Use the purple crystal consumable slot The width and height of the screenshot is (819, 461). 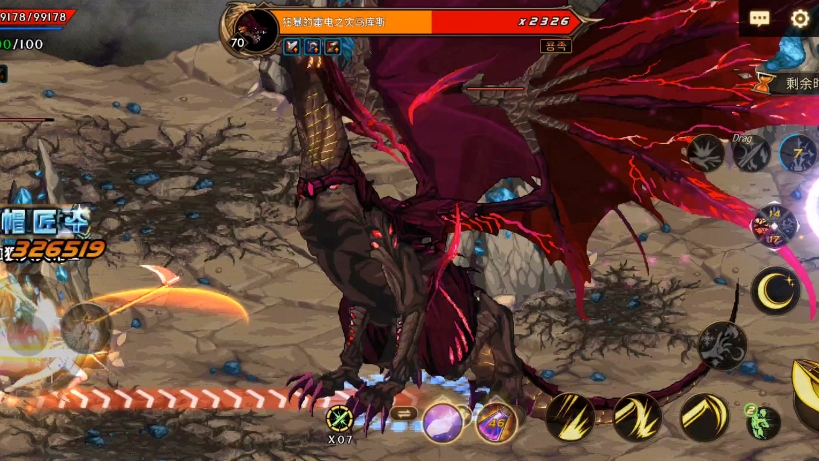tap(443, 422)
